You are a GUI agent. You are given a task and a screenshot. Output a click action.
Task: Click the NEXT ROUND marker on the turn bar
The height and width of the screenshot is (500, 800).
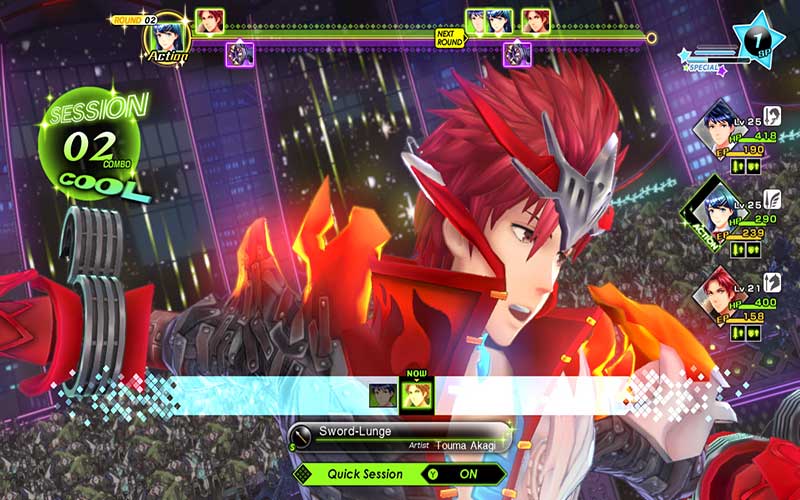pos(449,37)
